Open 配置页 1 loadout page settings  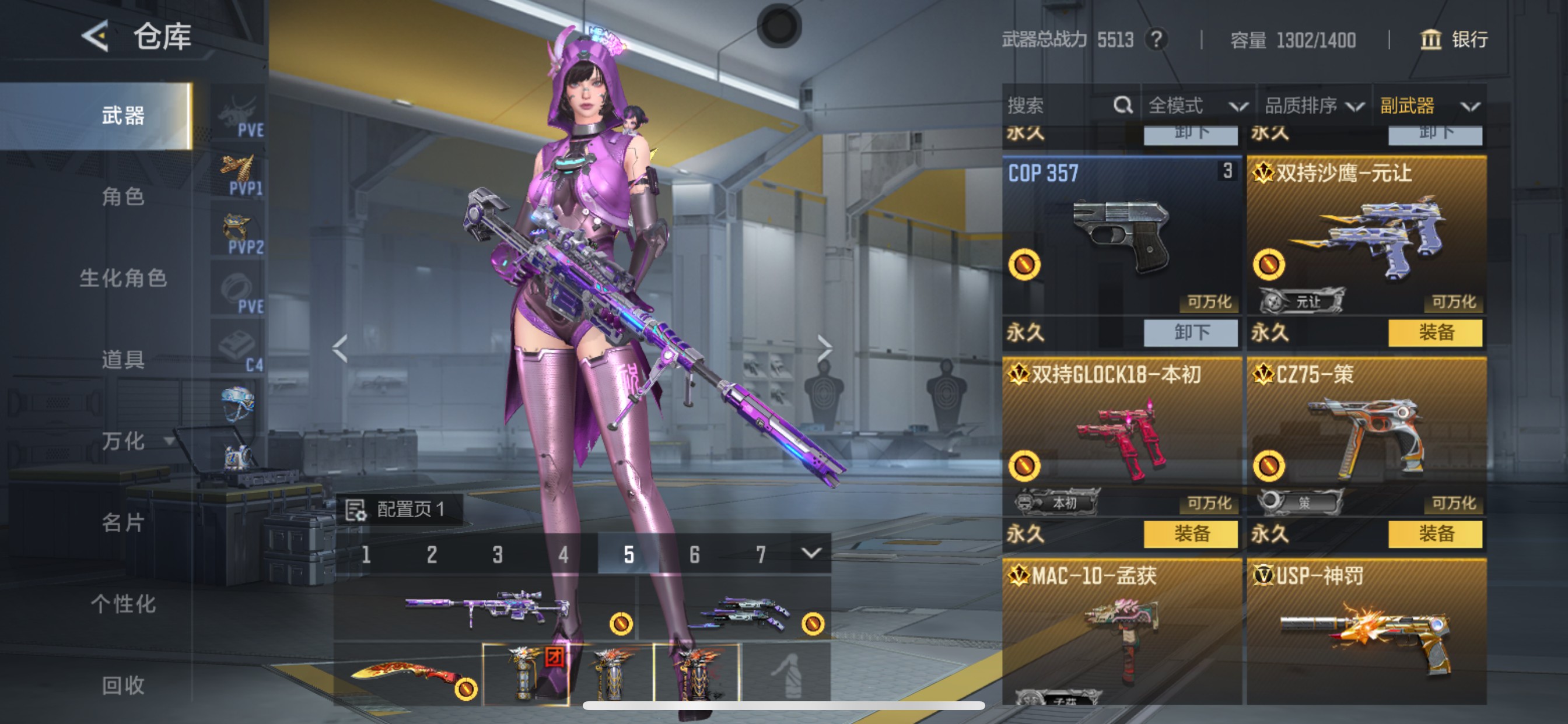(400, 509)
